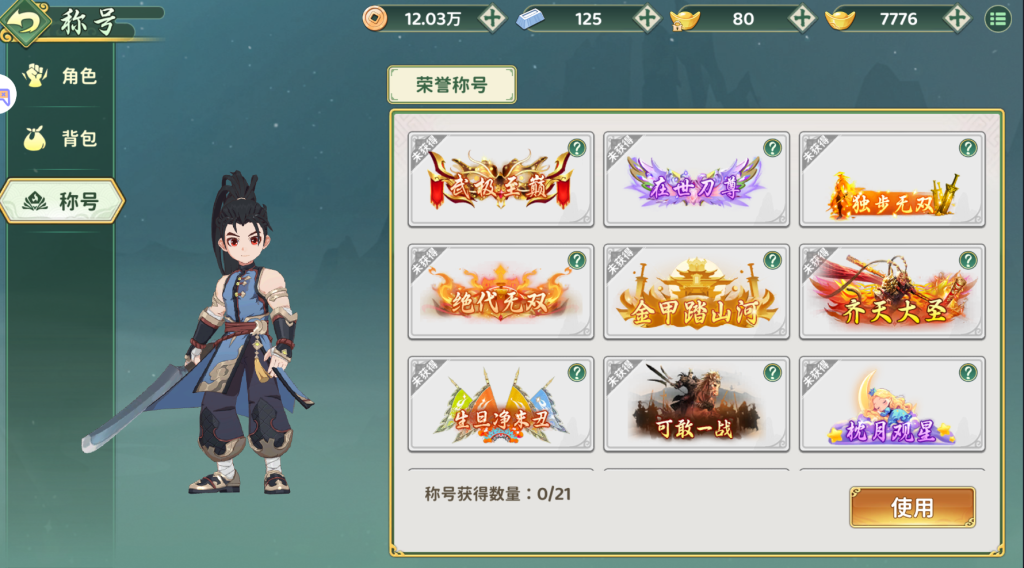The image size is (1024, 568).
Task: Select the 枕月观星 title card
Action: (892, 404)
